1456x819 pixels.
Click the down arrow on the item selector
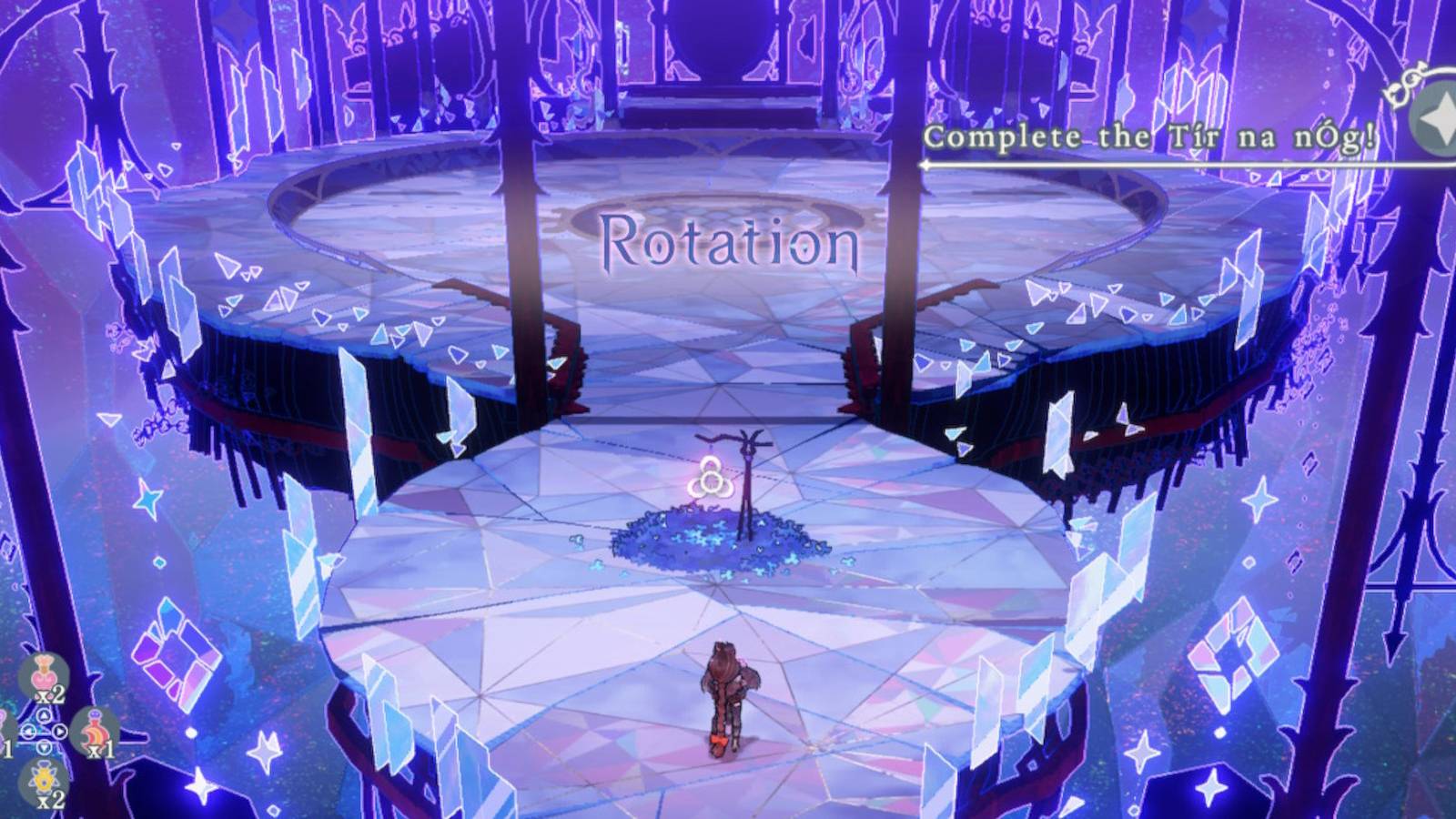[43, 747]
